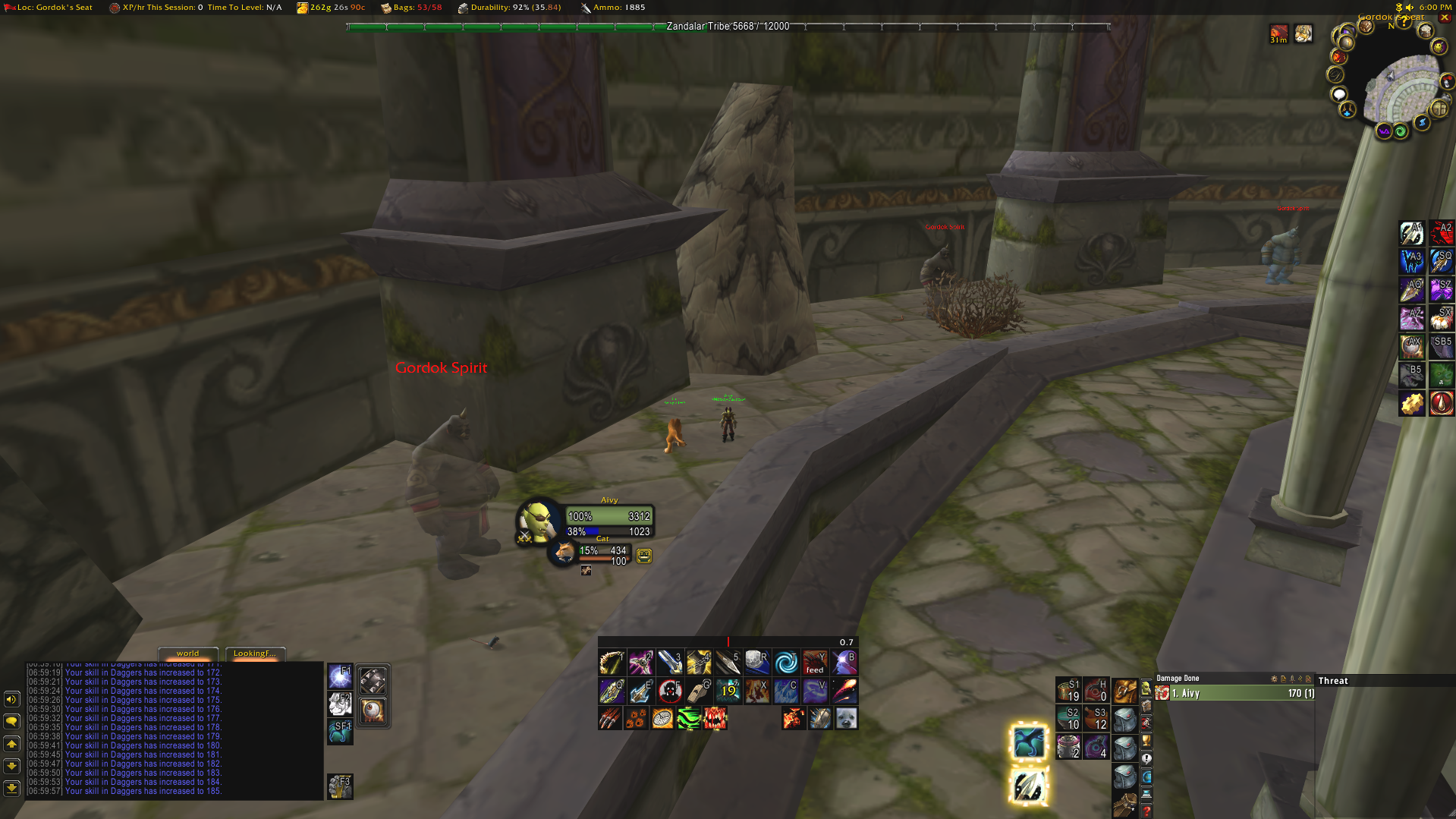Select the Aivy player portrait
1456x819 pixels.
pyautogui.click(x=538, y=522)
